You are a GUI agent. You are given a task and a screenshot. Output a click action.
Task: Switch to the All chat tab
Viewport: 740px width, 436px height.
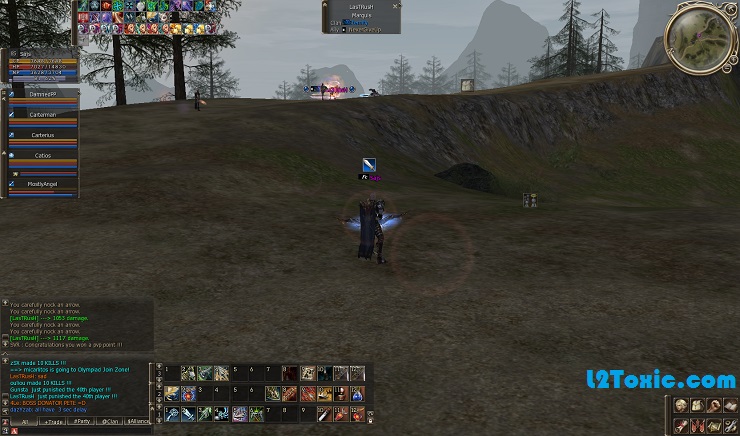click(25, 421)
